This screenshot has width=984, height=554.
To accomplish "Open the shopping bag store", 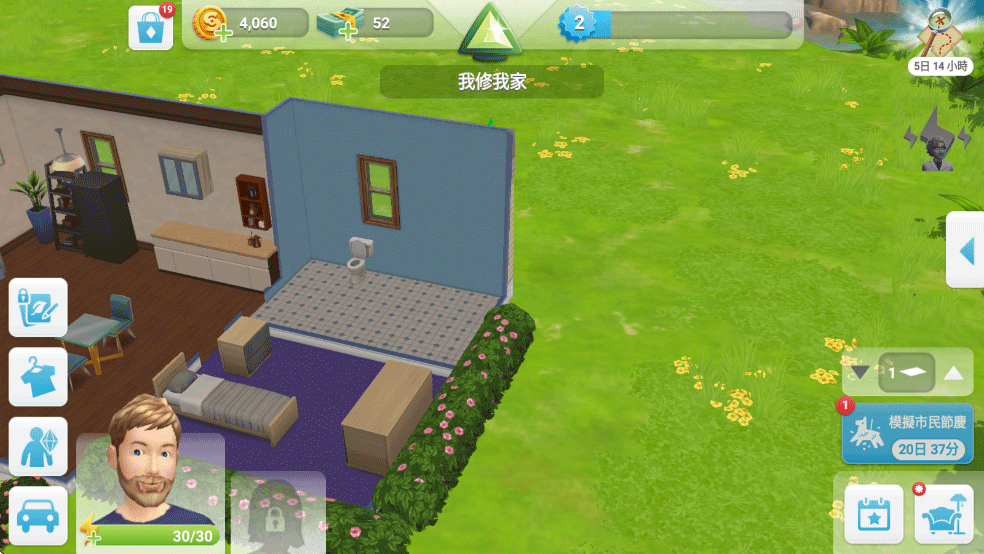I will coord(150,27).
